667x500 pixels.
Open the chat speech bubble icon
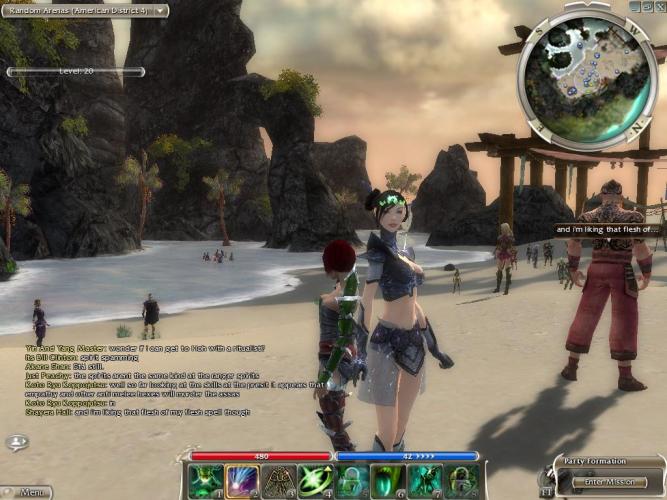16,442
